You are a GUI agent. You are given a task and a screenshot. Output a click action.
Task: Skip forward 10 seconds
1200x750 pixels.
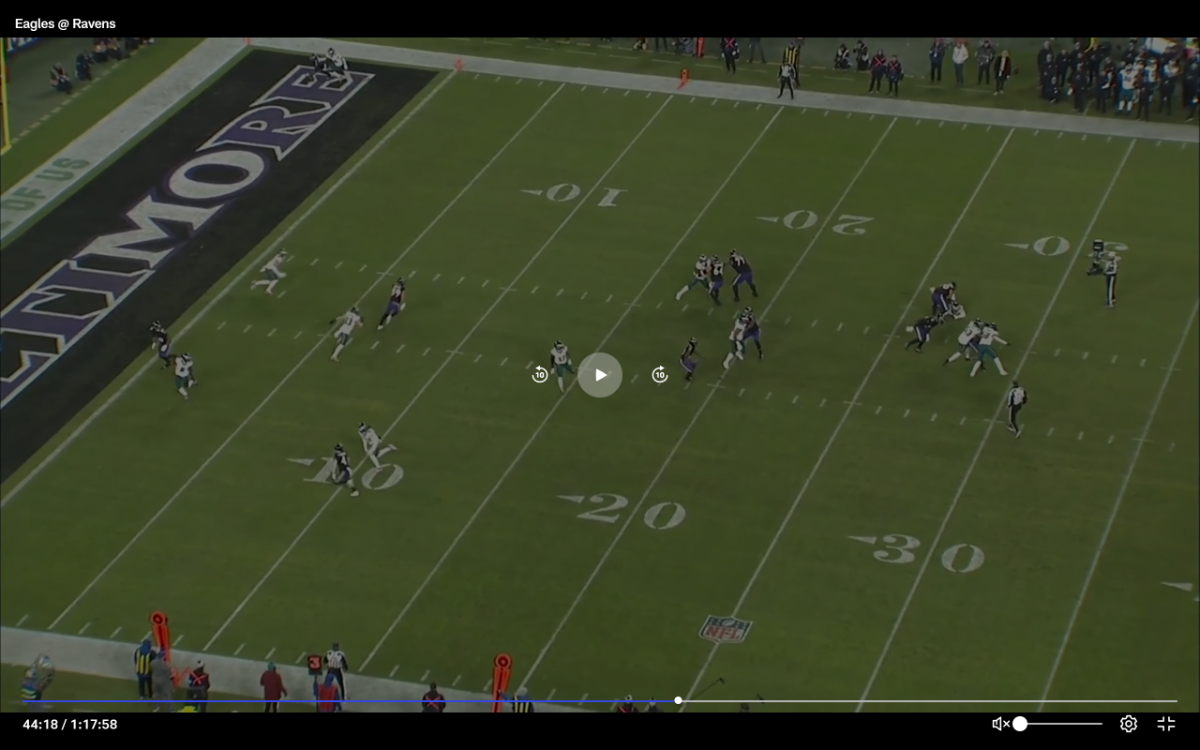[x=660, y=375]
